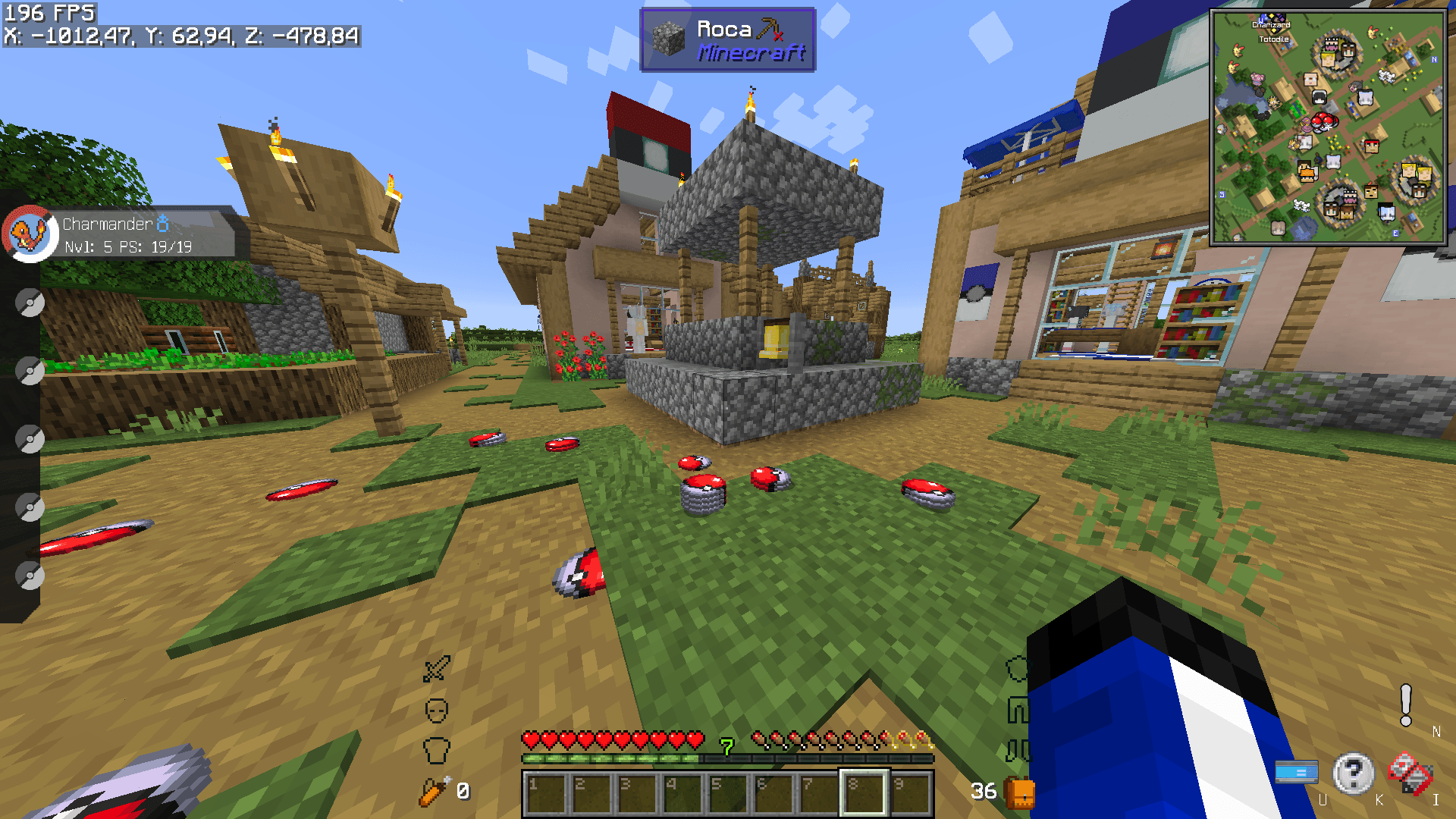This screenshot has width=1456, height=819.
Task: Click the N compass marker on the minimap
Action: tap(1435, 59)
